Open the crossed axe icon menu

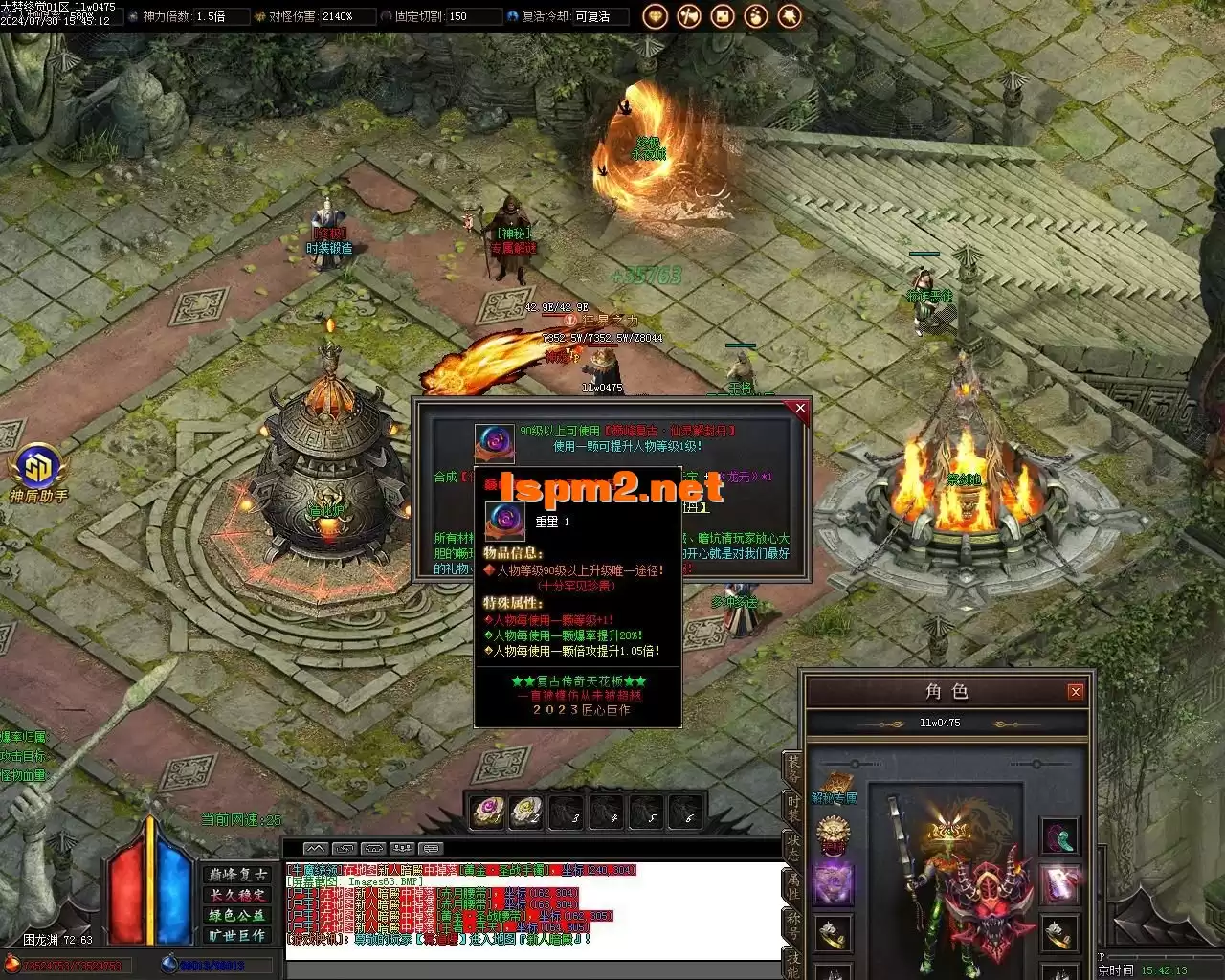[688, 16]
